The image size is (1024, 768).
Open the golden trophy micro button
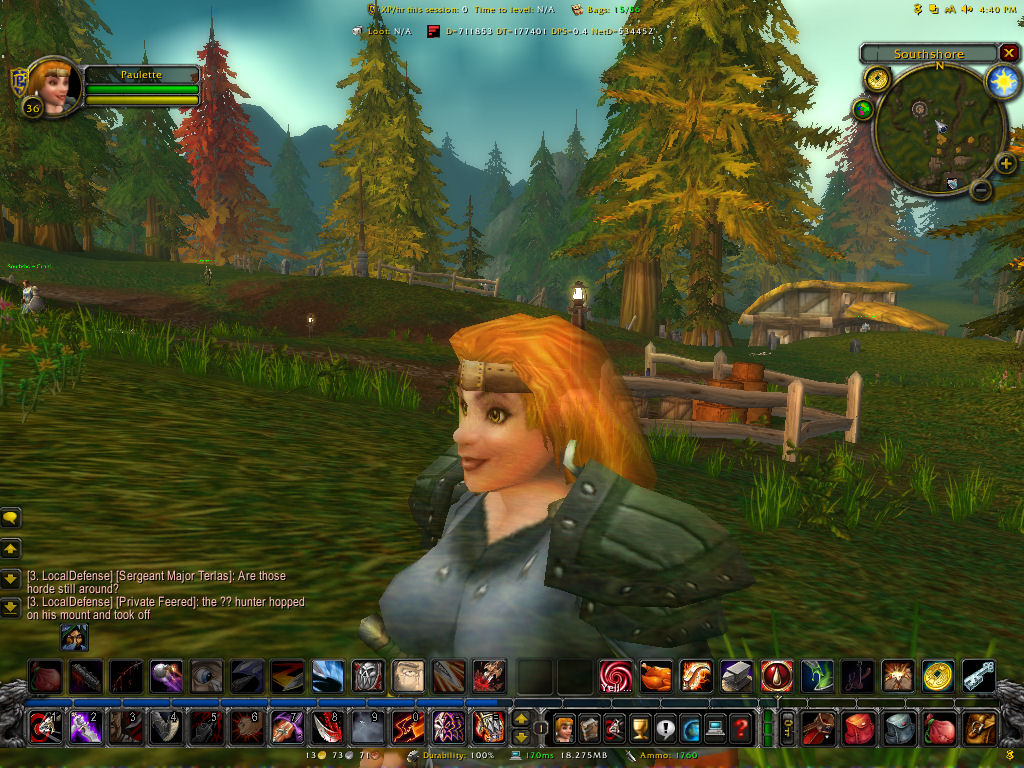click(641, 727)
